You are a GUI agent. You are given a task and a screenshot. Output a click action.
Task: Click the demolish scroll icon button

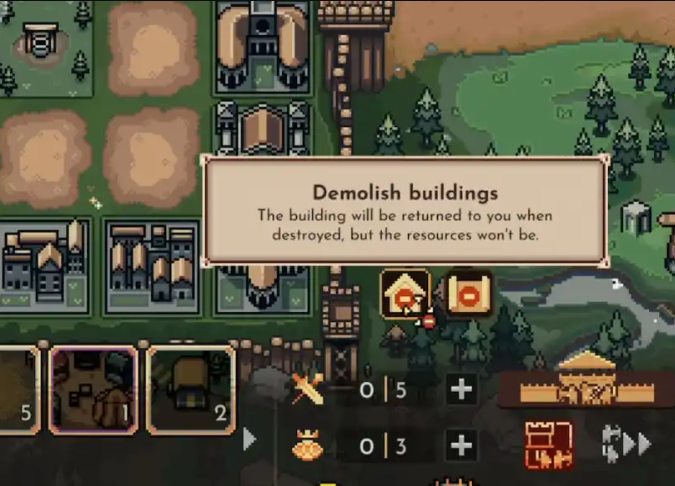coord(468,295)
